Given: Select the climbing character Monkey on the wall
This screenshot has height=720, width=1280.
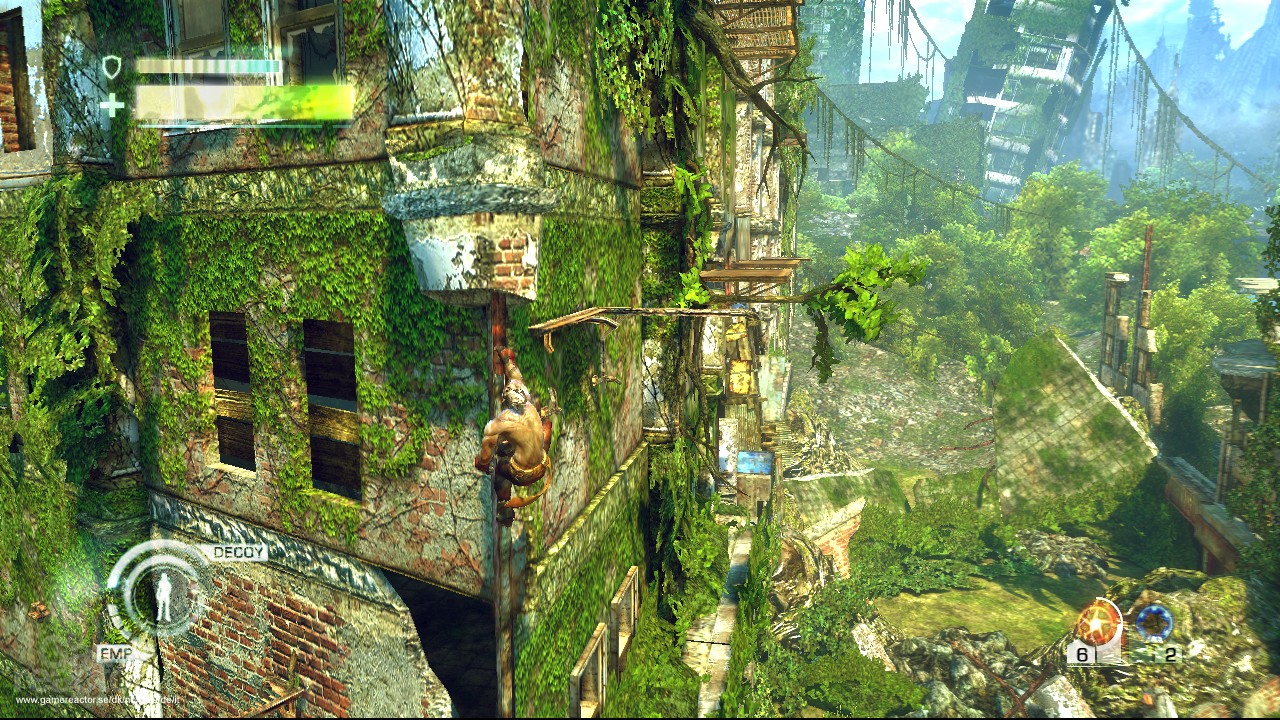Looking at the screenshot, I should tap(516, 435).
